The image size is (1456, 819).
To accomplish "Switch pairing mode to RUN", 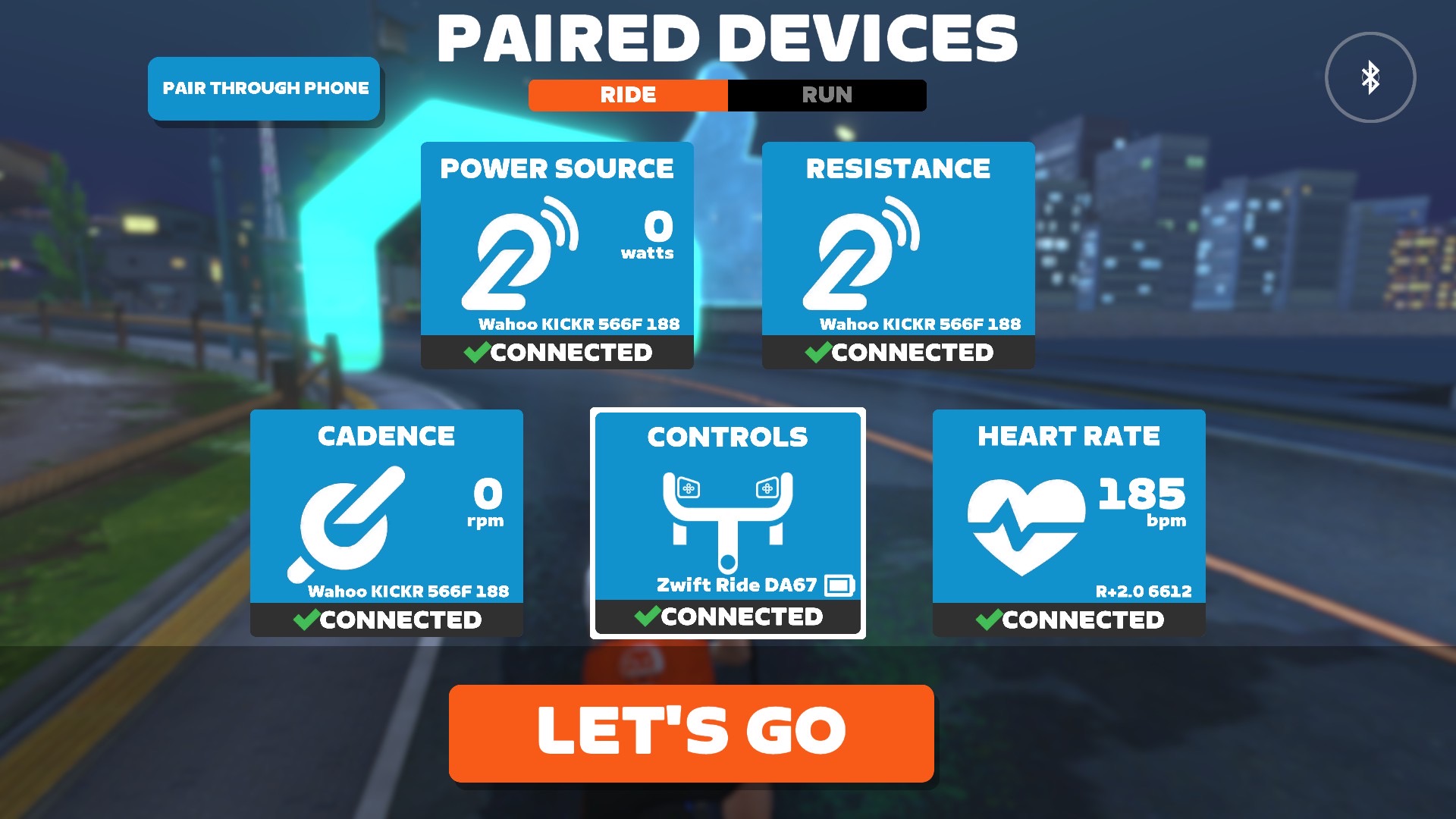I will pos(827,95).
